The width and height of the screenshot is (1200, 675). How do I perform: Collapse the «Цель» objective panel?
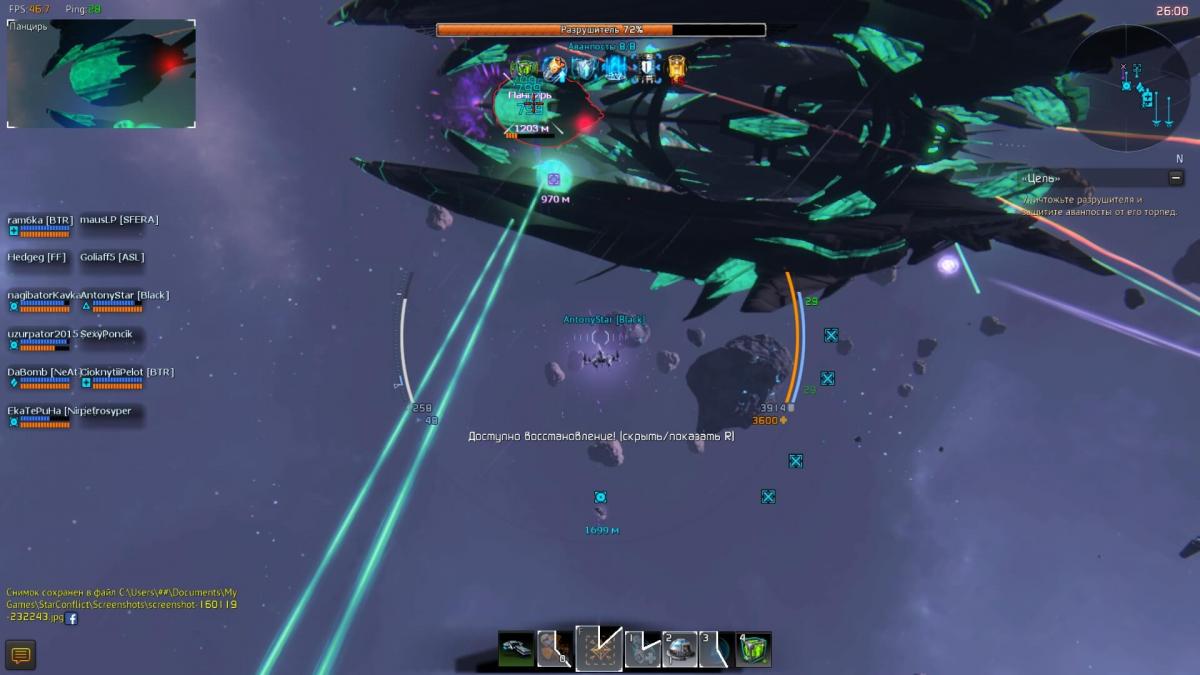click(x=1176, y=178)
